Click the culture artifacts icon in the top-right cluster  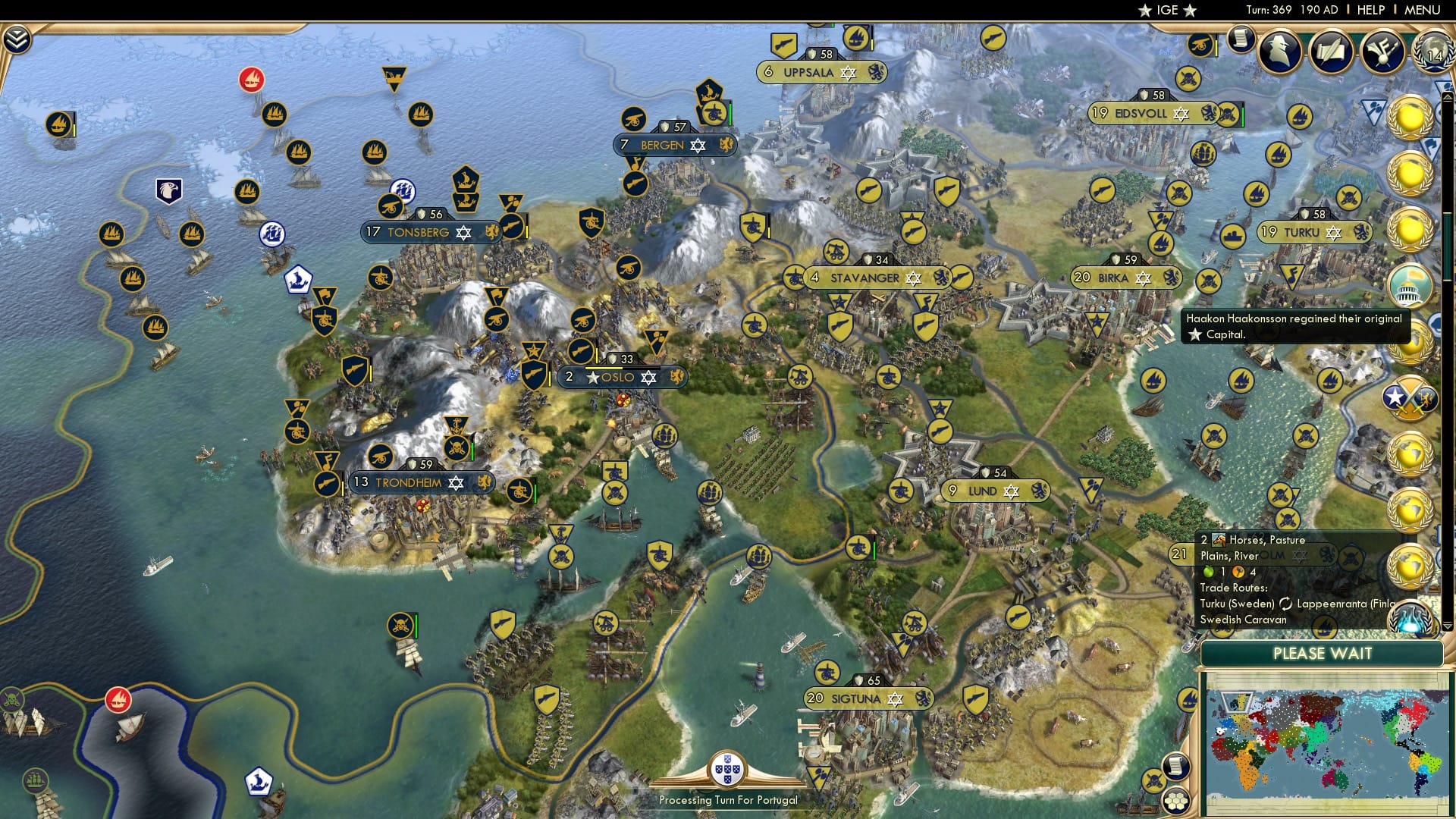(x=1382, y=49)
